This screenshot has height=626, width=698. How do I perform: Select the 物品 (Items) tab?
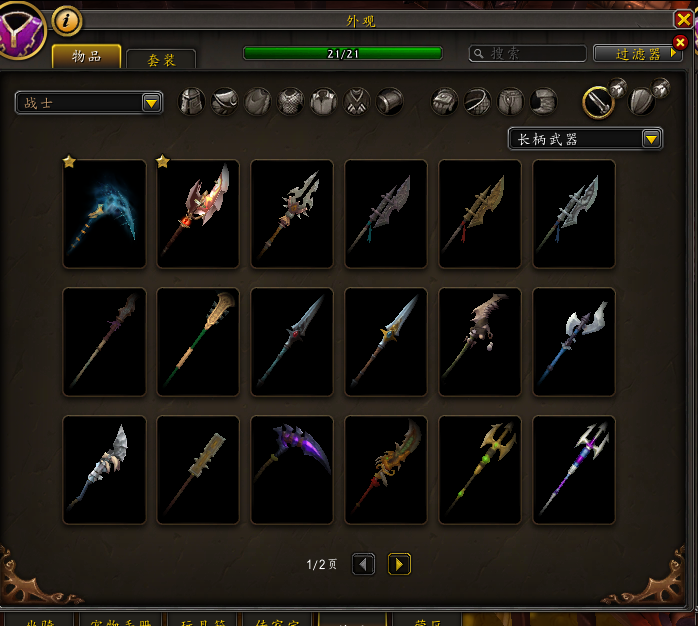[x=86, y=56]
